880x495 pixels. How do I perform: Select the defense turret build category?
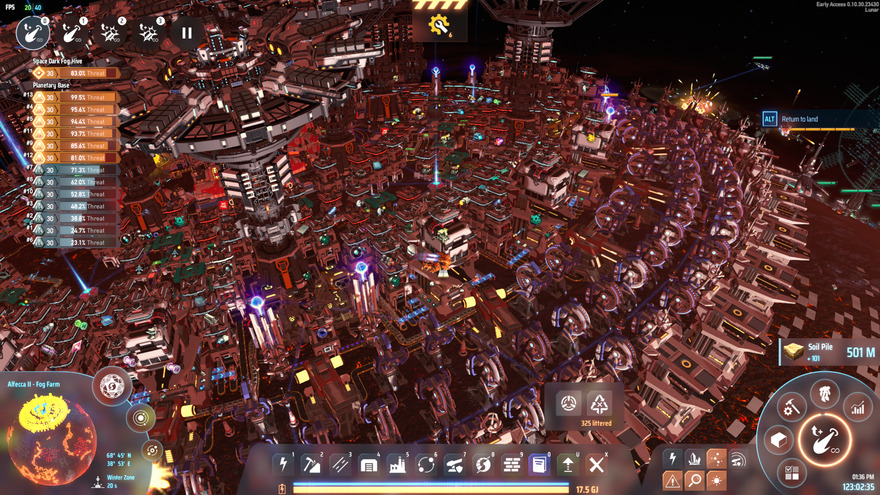click(x=454, y=464)
